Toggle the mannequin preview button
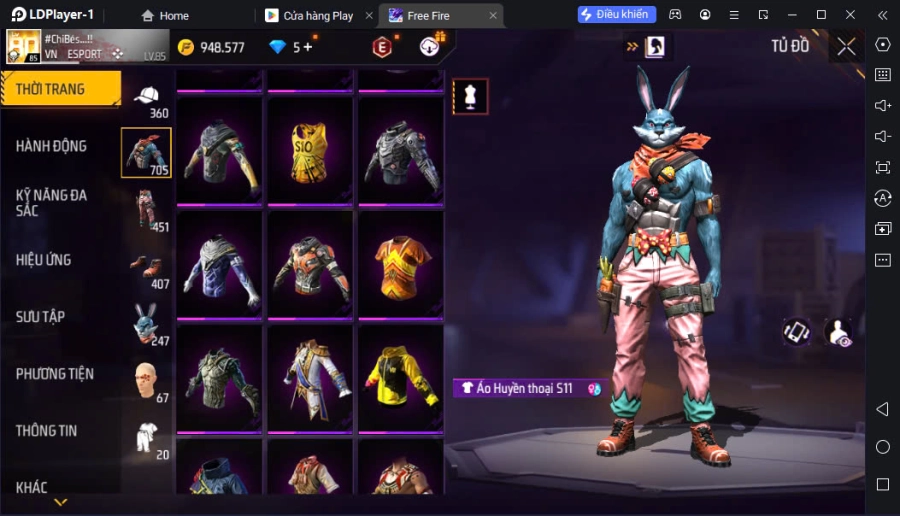This screenshot has height=516, width=900. click(x=470, y=96)
